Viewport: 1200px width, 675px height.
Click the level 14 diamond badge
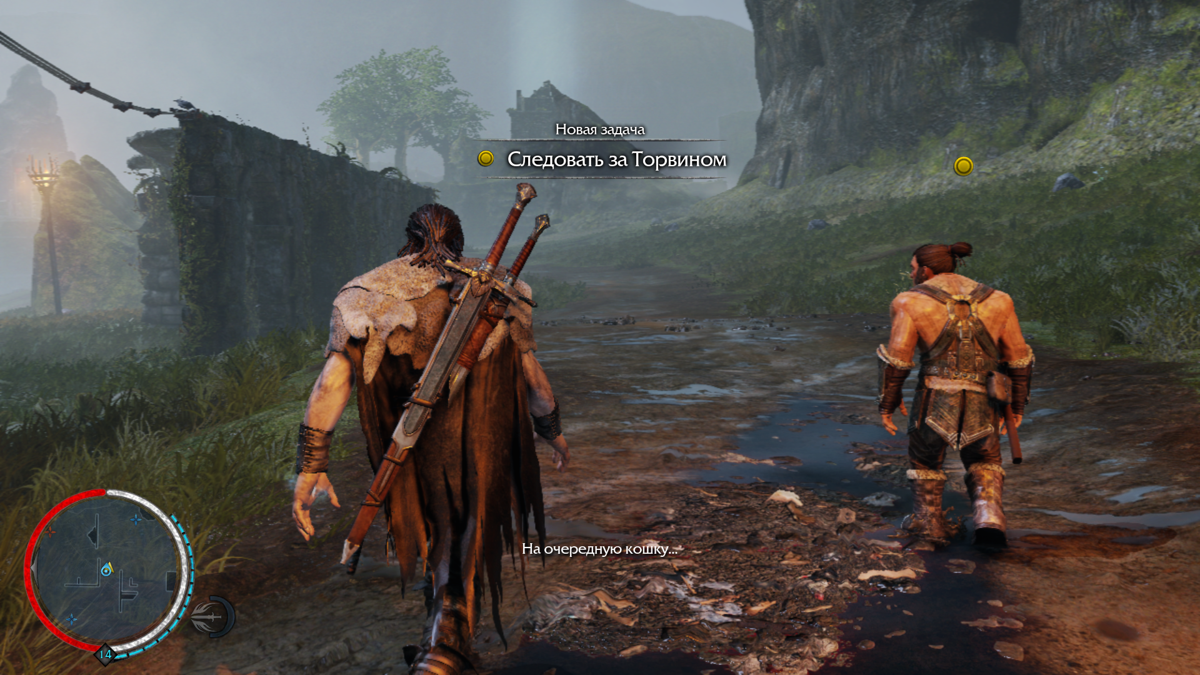[105, 656]
